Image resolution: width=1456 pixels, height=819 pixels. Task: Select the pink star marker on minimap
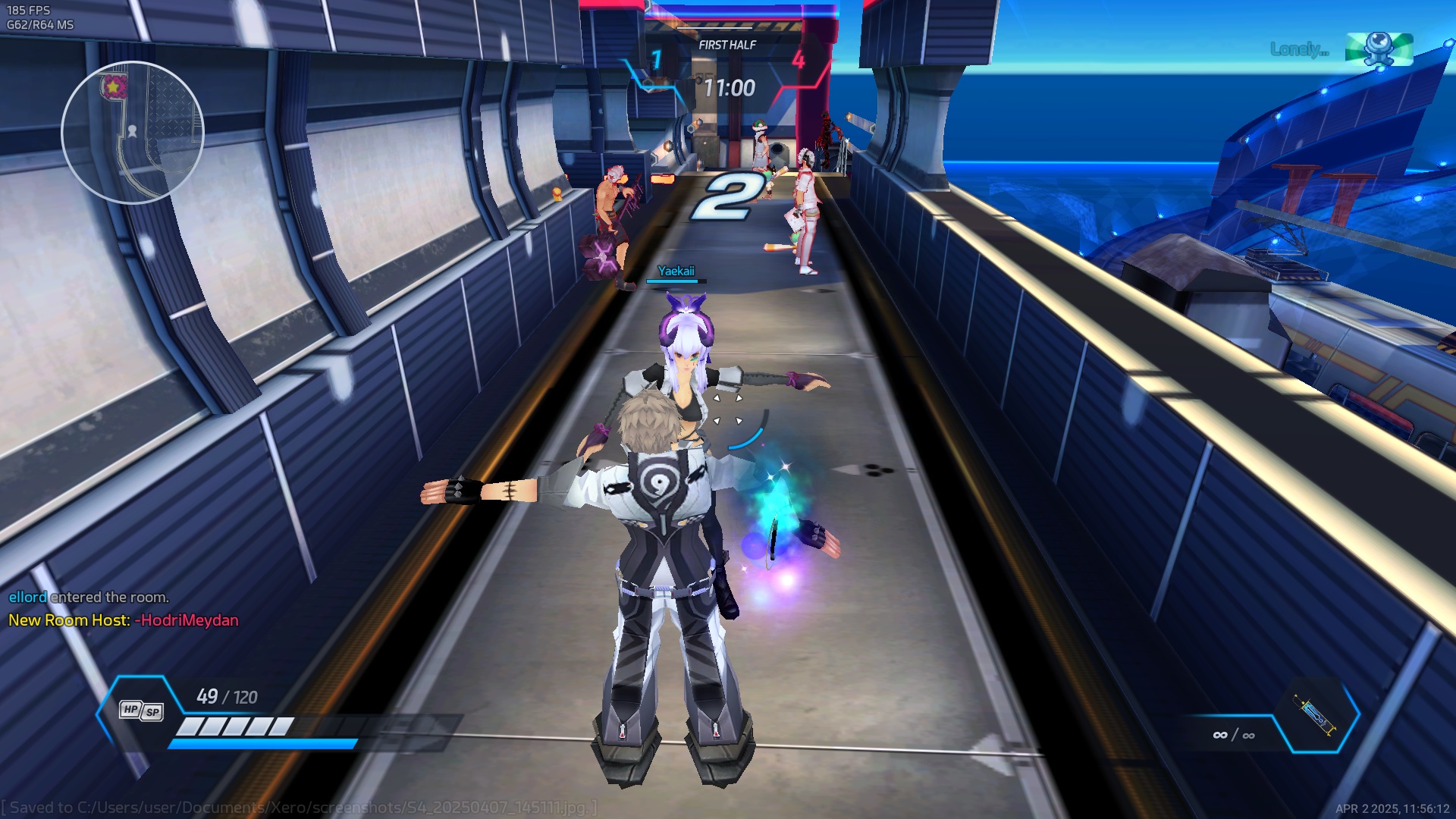pos(114,87)
